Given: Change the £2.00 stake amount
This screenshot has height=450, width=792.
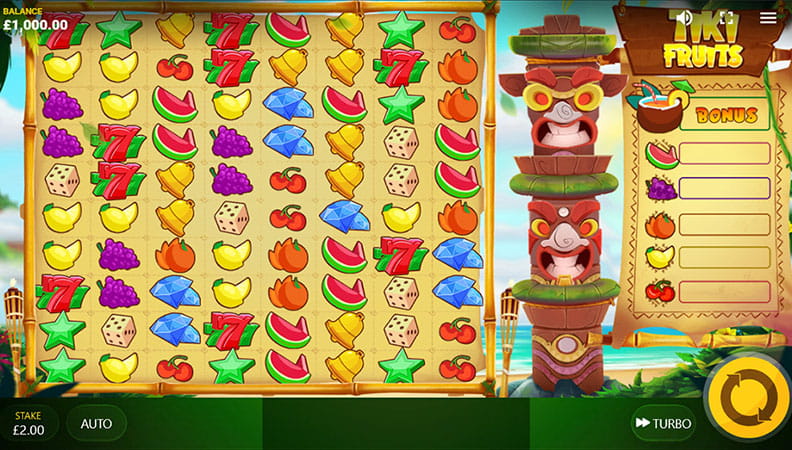Looking at the screenshot, I should click(29, 423).
